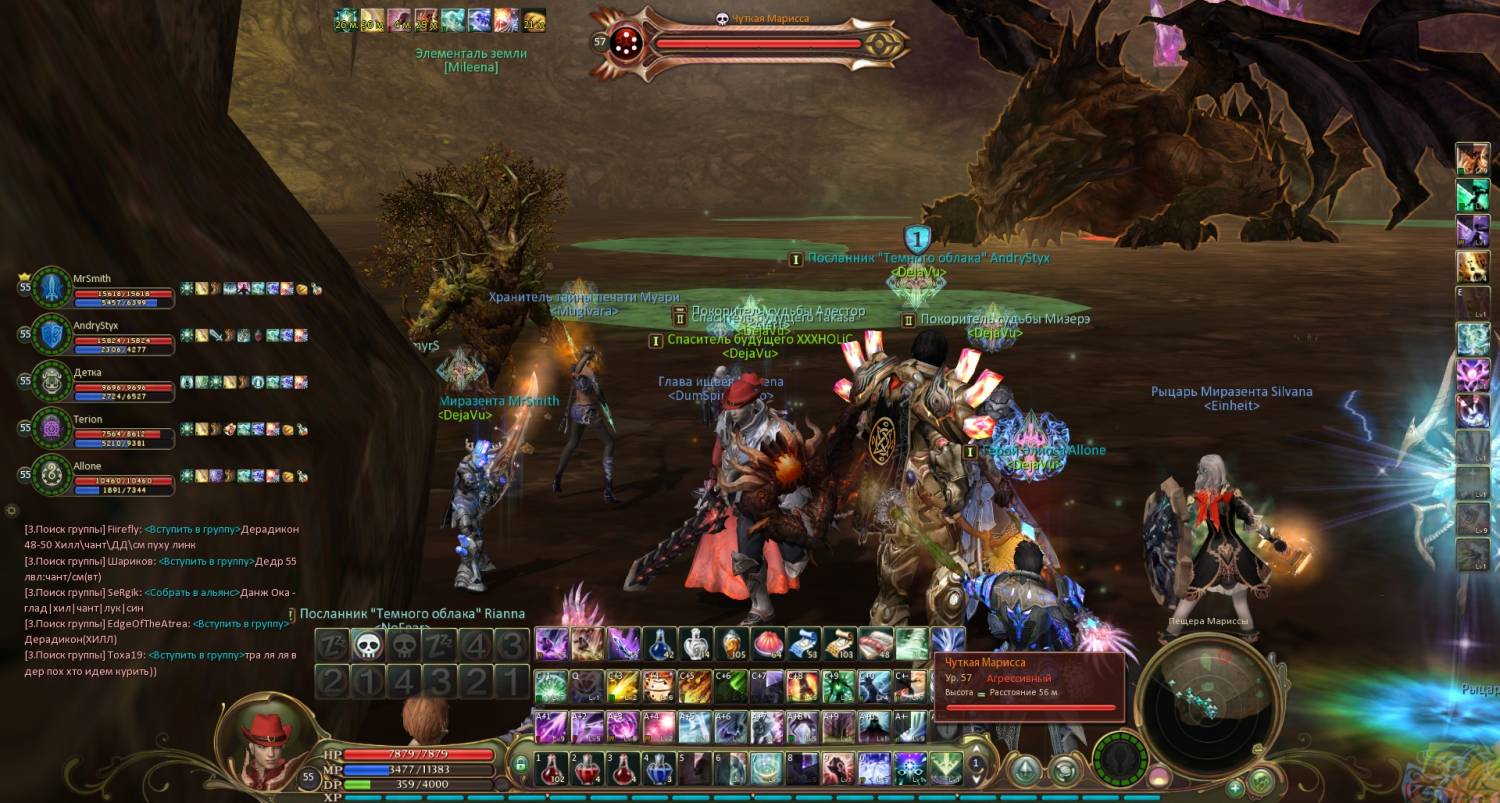Use the blue mana potion in hotbar slot 4
Viewport: 1500px width, 803px height.
pyautogui.click(x=658, y=769)
